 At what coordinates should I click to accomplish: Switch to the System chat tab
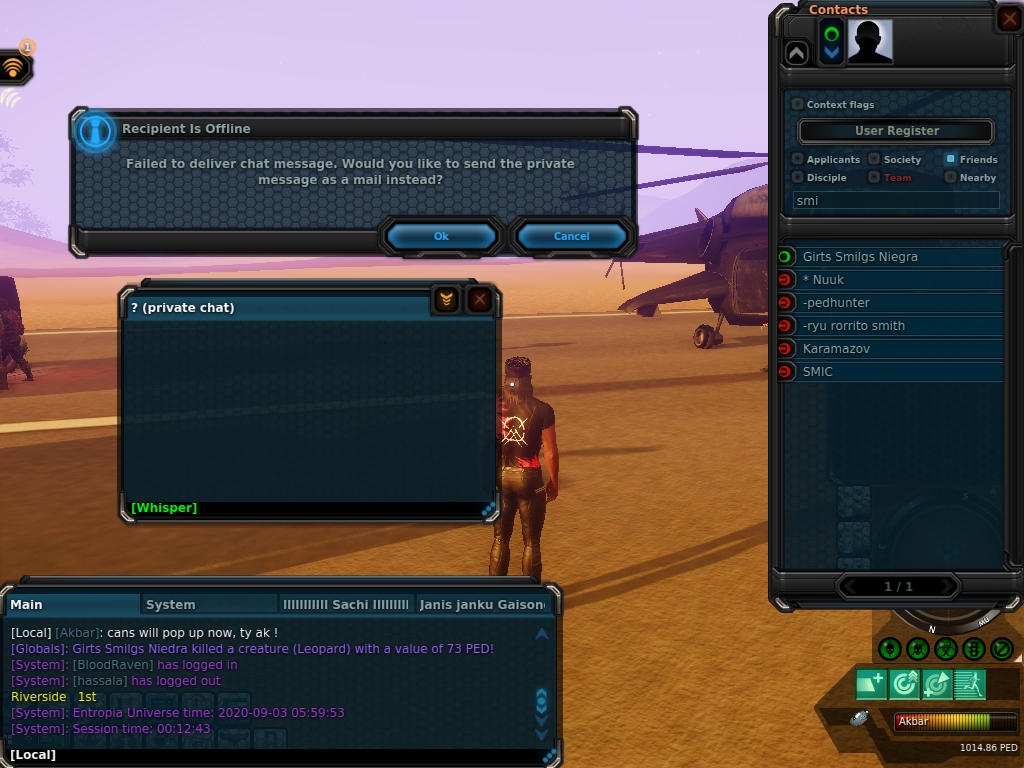pyautogui.click(x=171, y=605)
